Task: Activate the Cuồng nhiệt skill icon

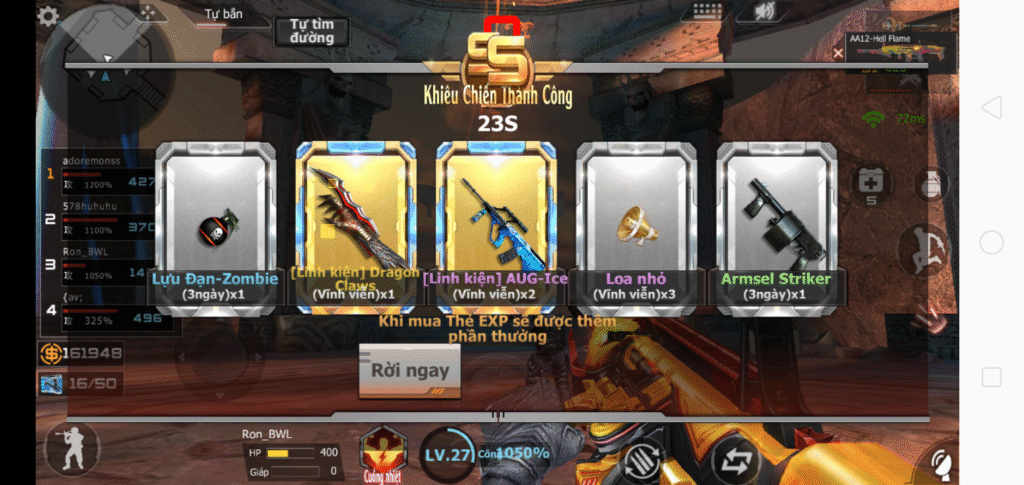Action: (x=381, y=451)
